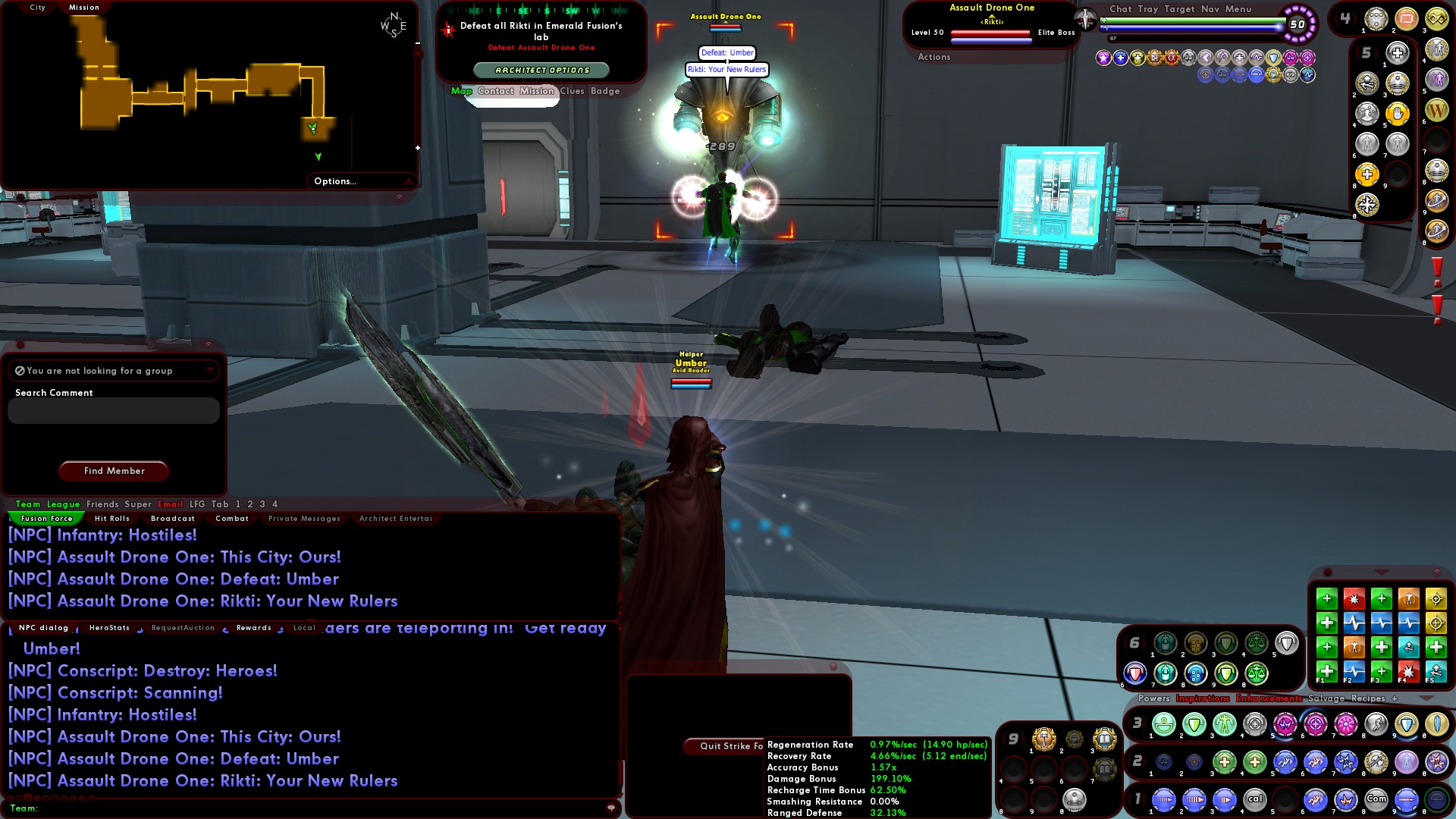
Task: Switch to the Clues tab on the mission window
Action: [573, 91]
